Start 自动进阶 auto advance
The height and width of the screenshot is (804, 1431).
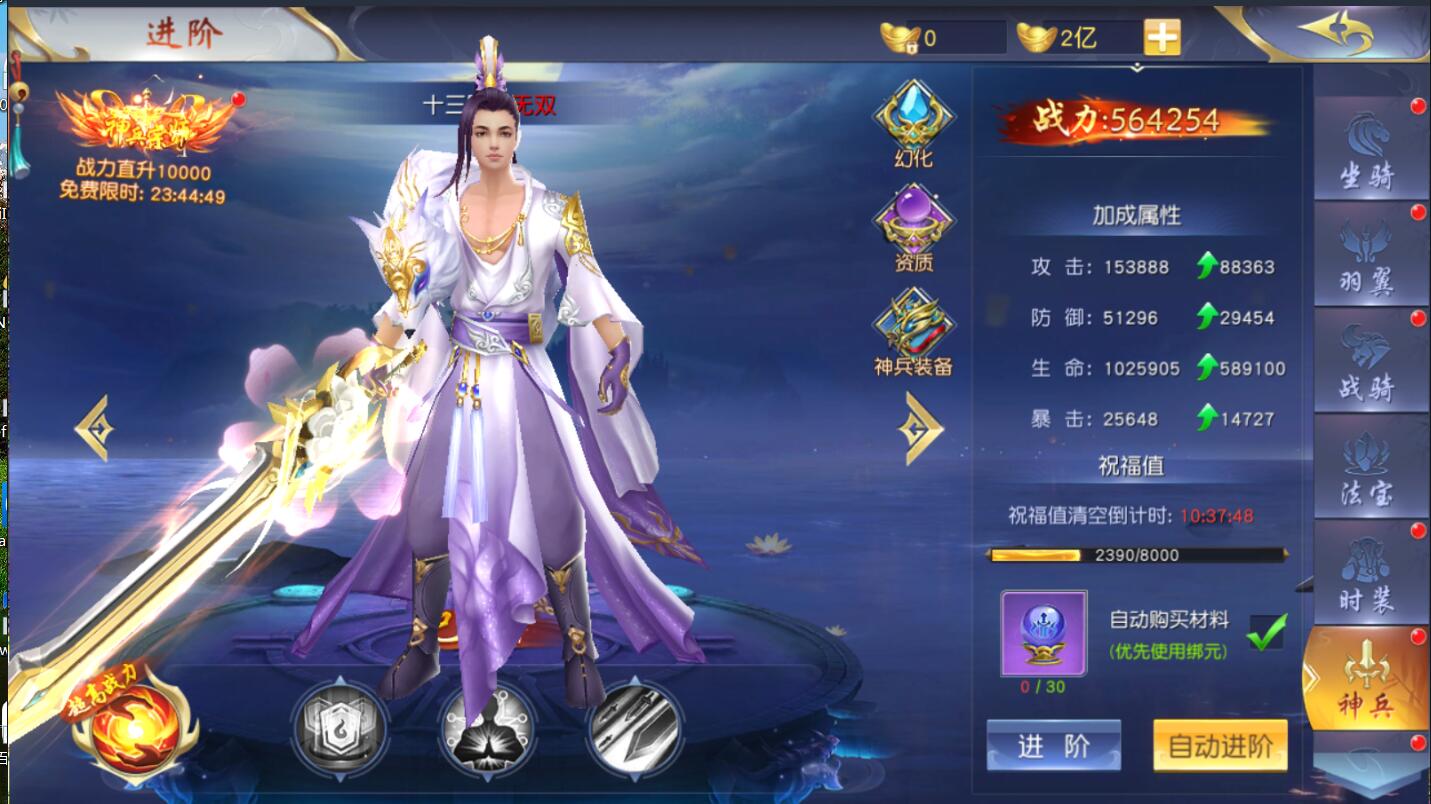pyautogui.click(x=1220, y=746)
